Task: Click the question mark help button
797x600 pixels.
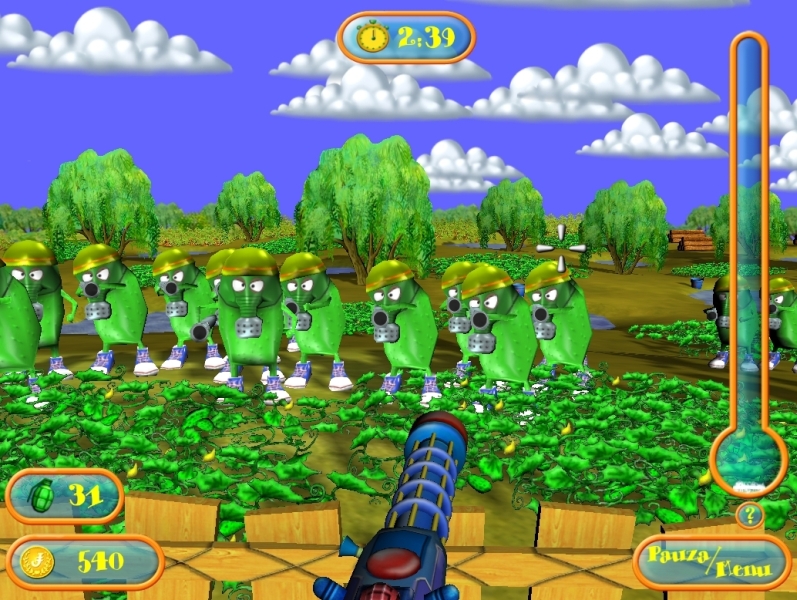Action: (x=748, y=516)
